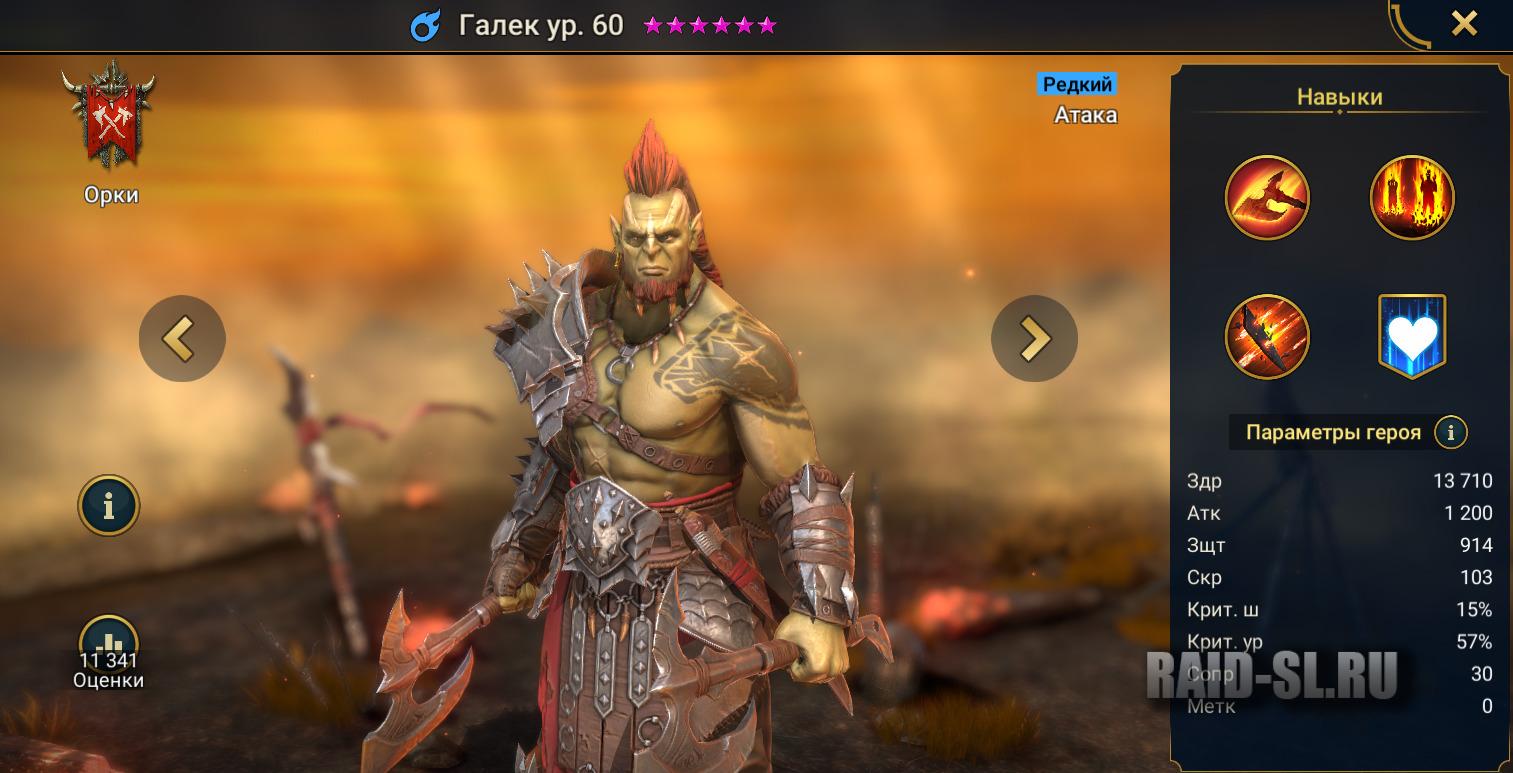Navigate to the previous champion arrow
The width and height of the screenshot is (1513, 773).
[x=182, y=338]
